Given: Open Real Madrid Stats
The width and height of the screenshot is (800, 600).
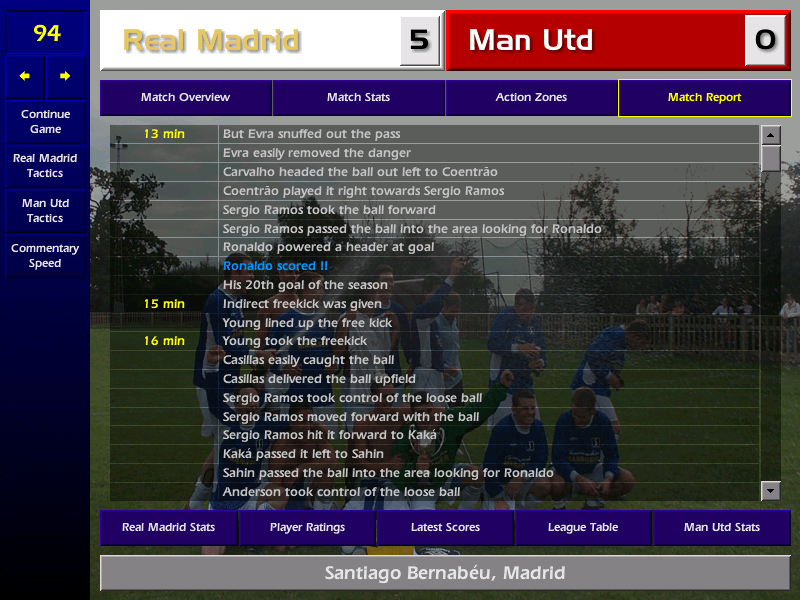Looking at the screenshot, I should [168, 527].
